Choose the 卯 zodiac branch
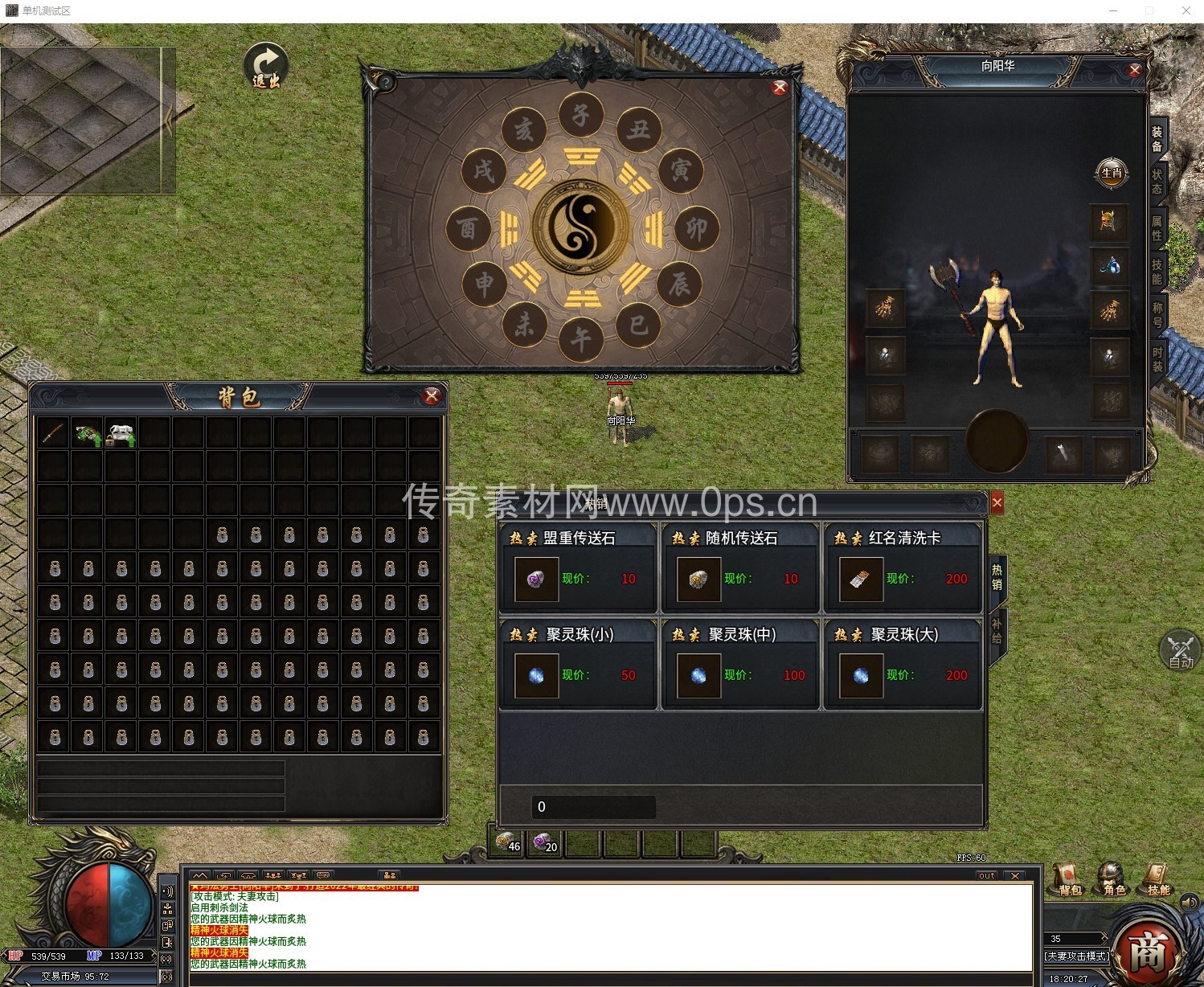 [696, 229]
